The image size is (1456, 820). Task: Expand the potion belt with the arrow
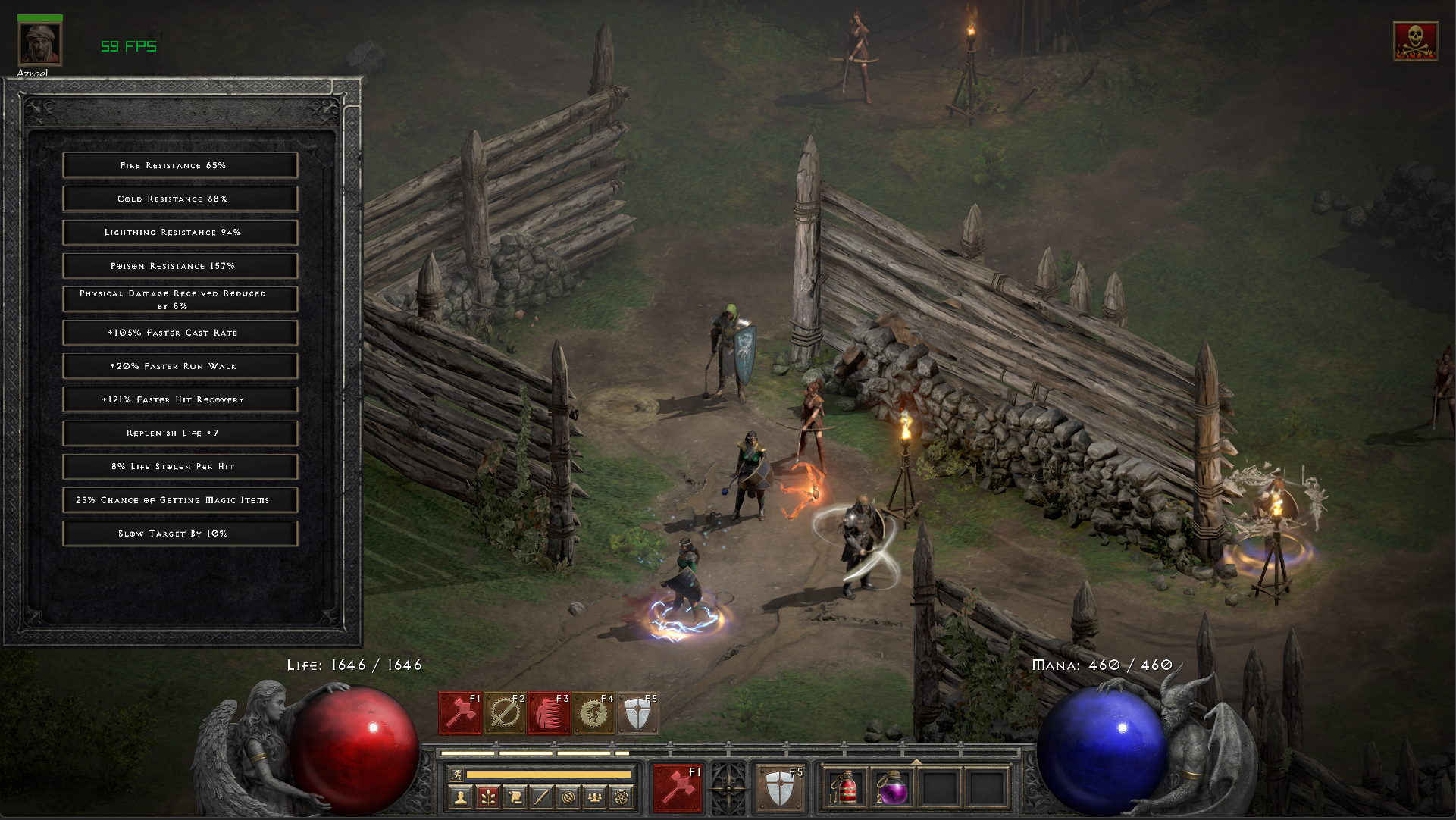coord(916,762)
